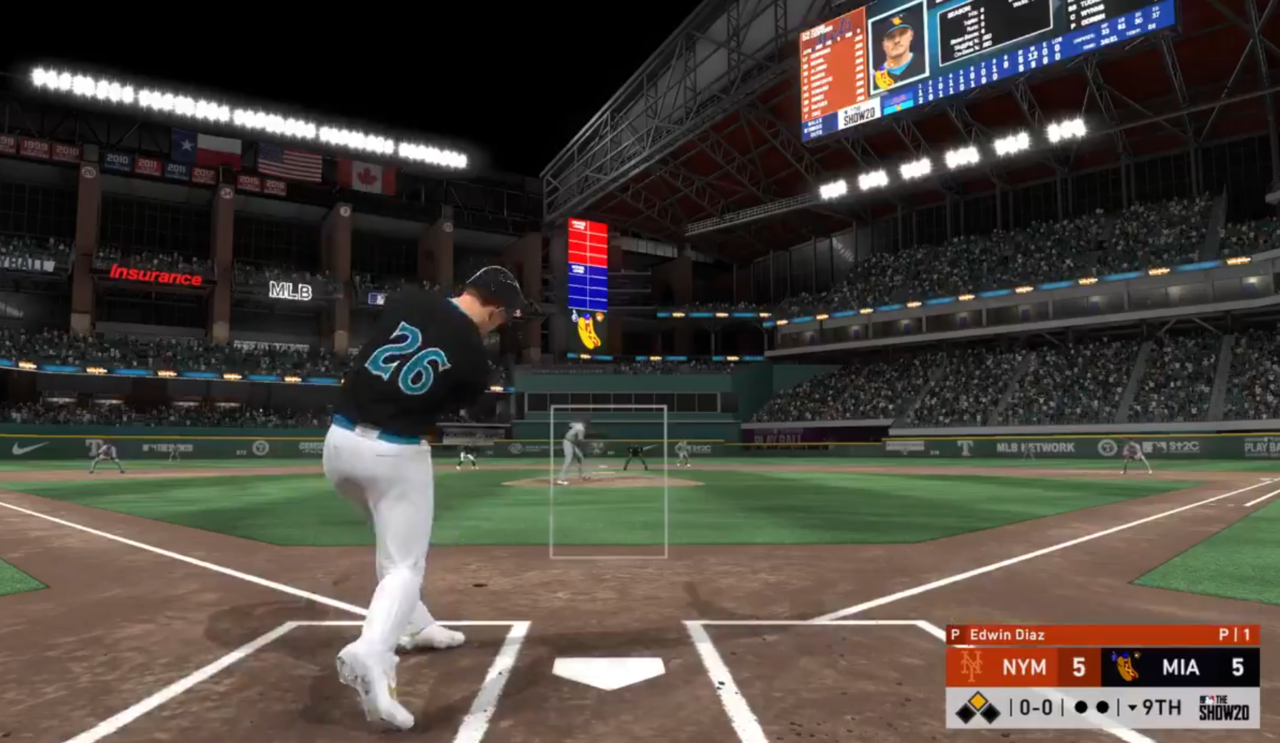Click the Mets logo in the scorebug

(970, 667)
